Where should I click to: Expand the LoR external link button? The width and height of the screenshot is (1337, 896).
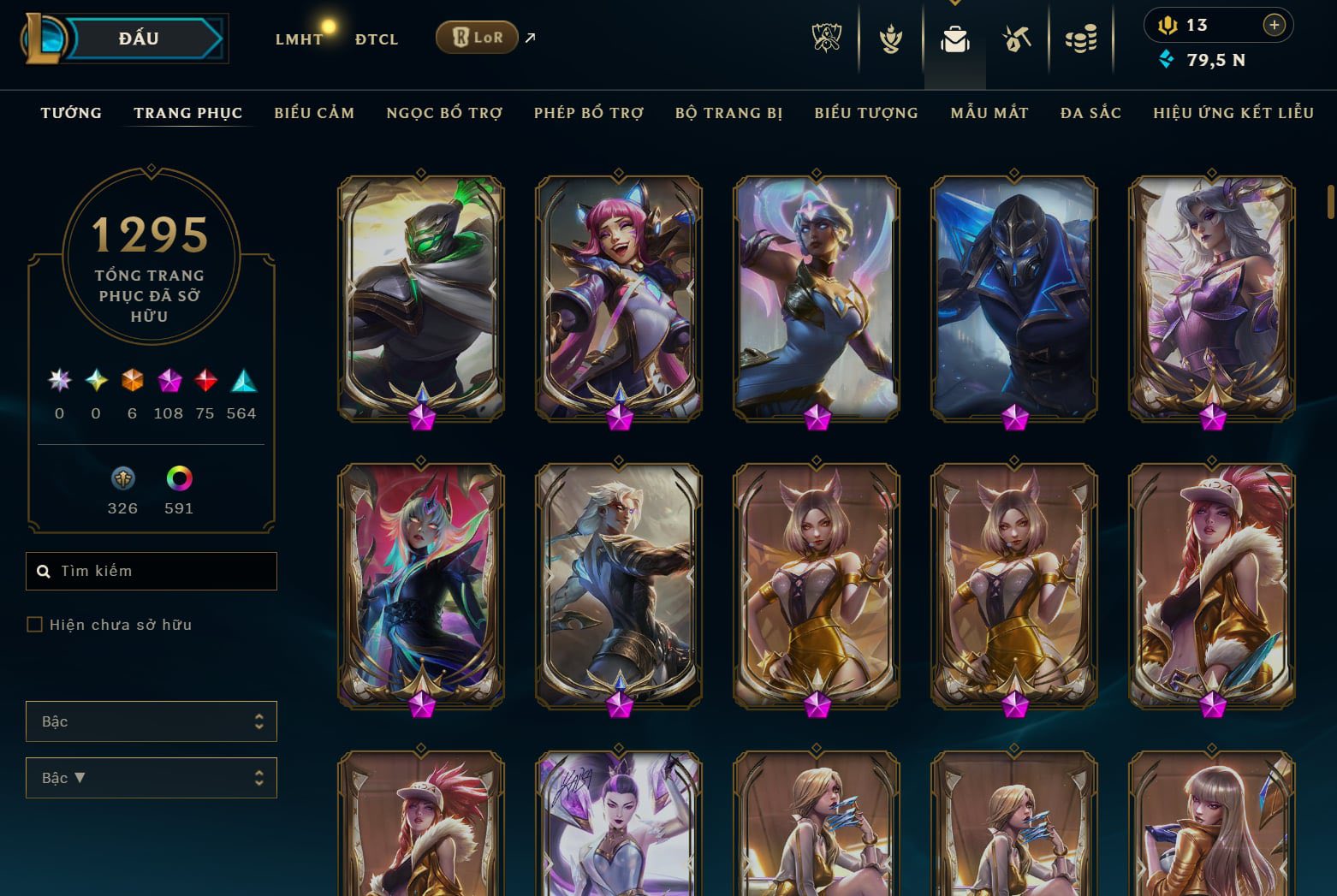coord(529,37)
